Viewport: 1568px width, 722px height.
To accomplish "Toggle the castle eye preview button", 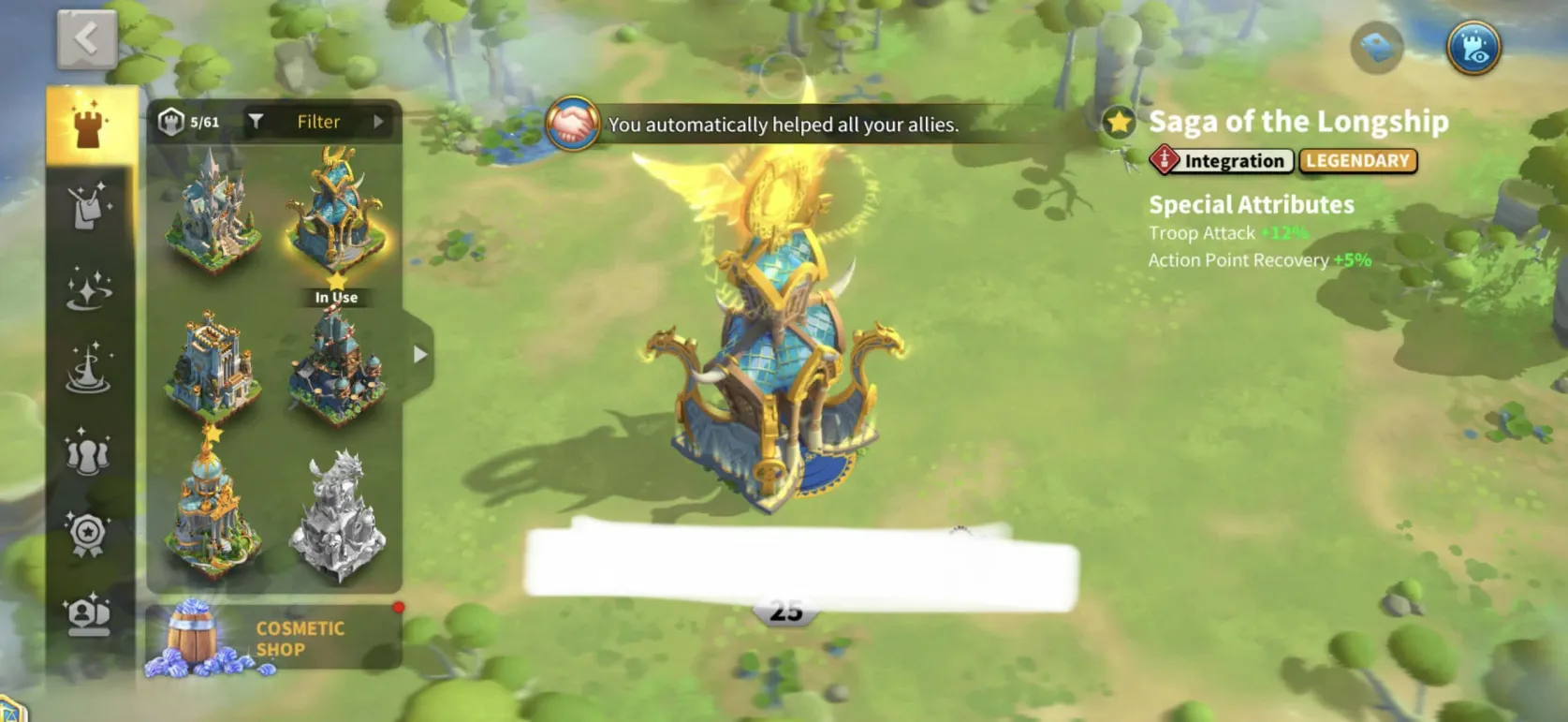I will pos(1473,47).
